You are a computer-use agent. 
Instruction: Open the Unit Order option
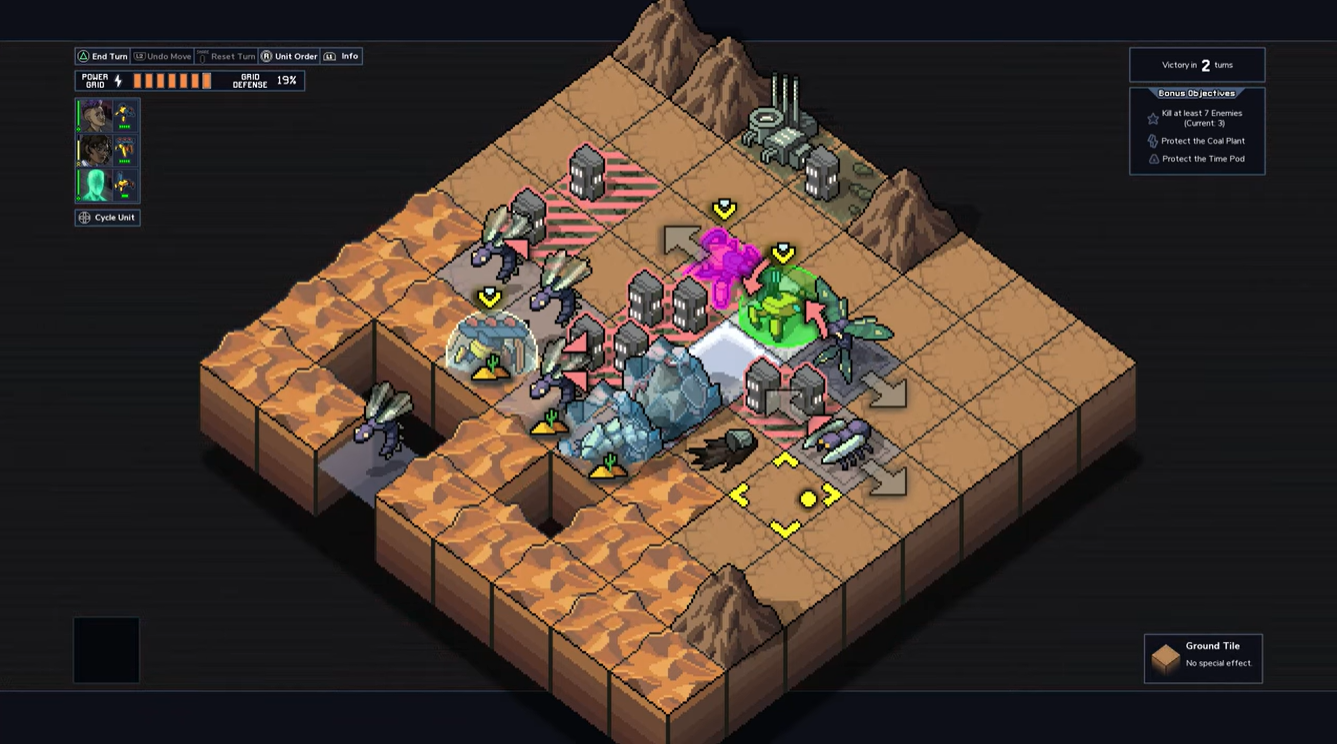289,57
